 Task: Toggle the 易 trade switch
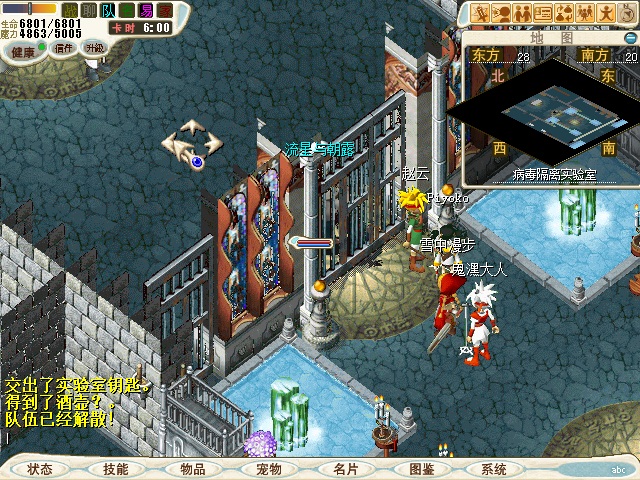[146, 10]
